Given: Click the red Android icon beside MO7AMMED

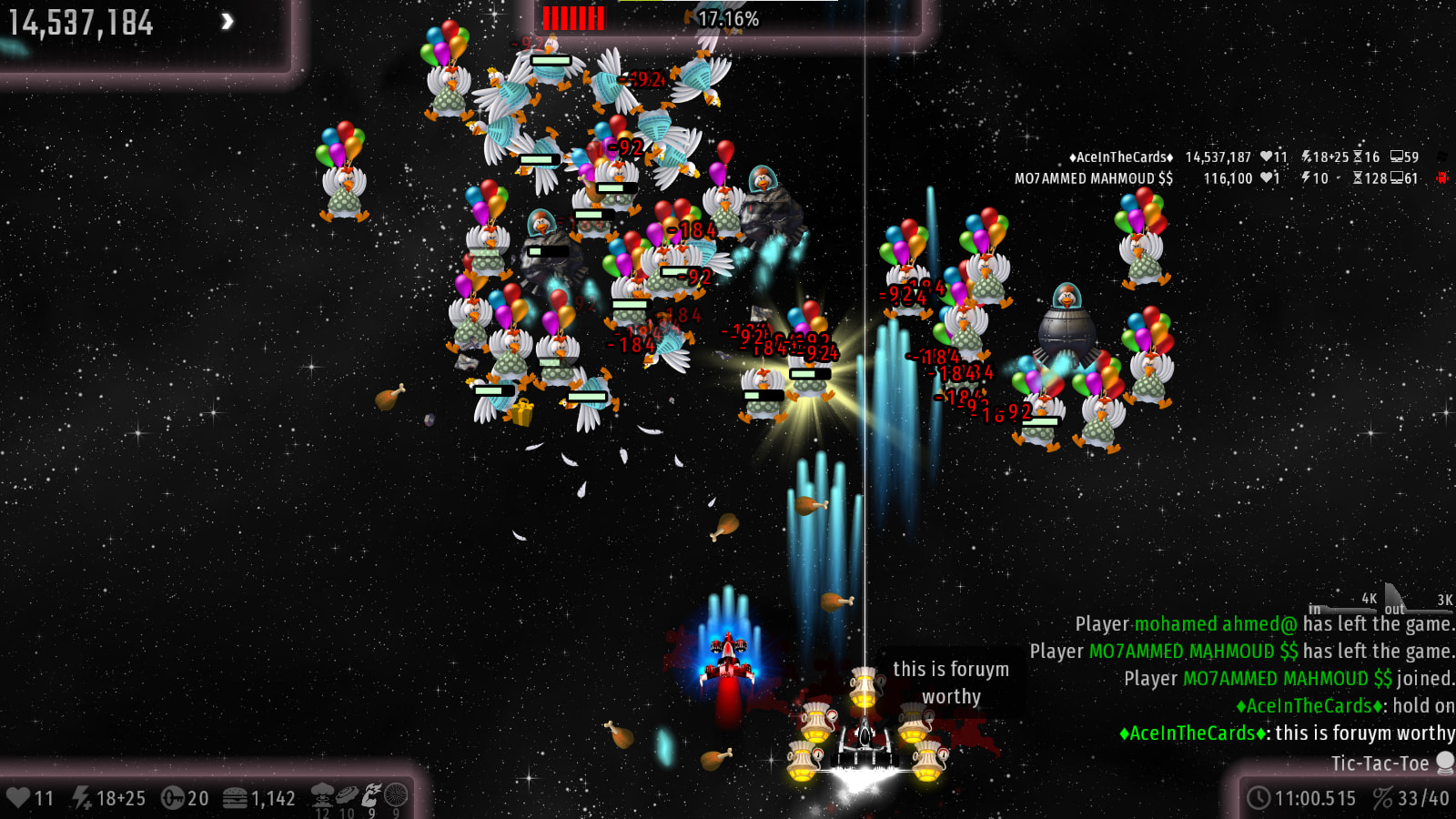Looking at the screenshot, I should pyautogui.click(x=1442, y=178).
